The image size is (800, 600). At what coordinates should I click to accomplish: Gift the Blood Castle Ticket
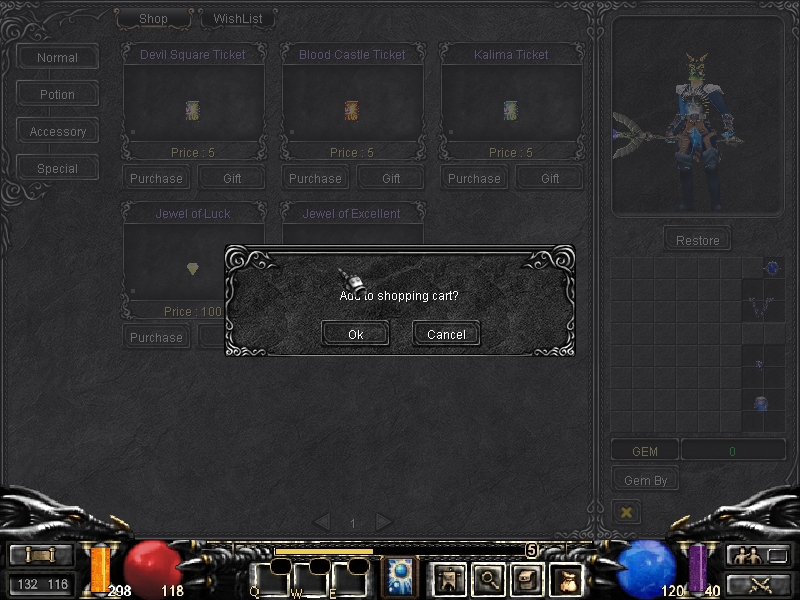[391, 179]
